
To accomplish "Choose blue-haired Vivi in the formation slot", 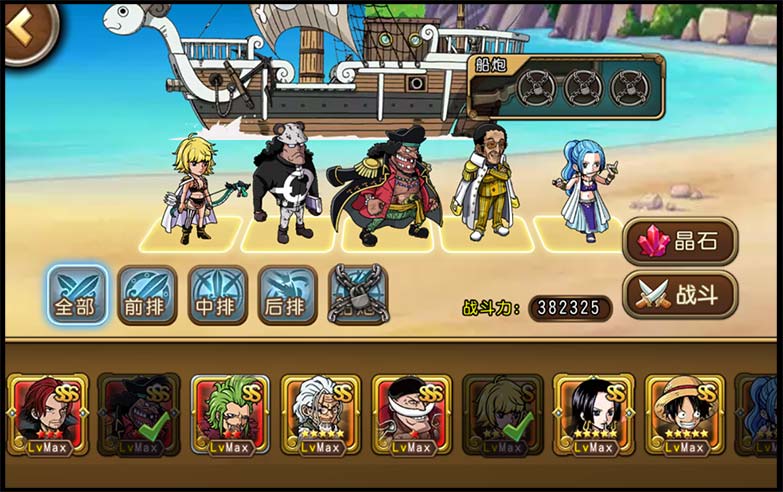I will [585, 190].
